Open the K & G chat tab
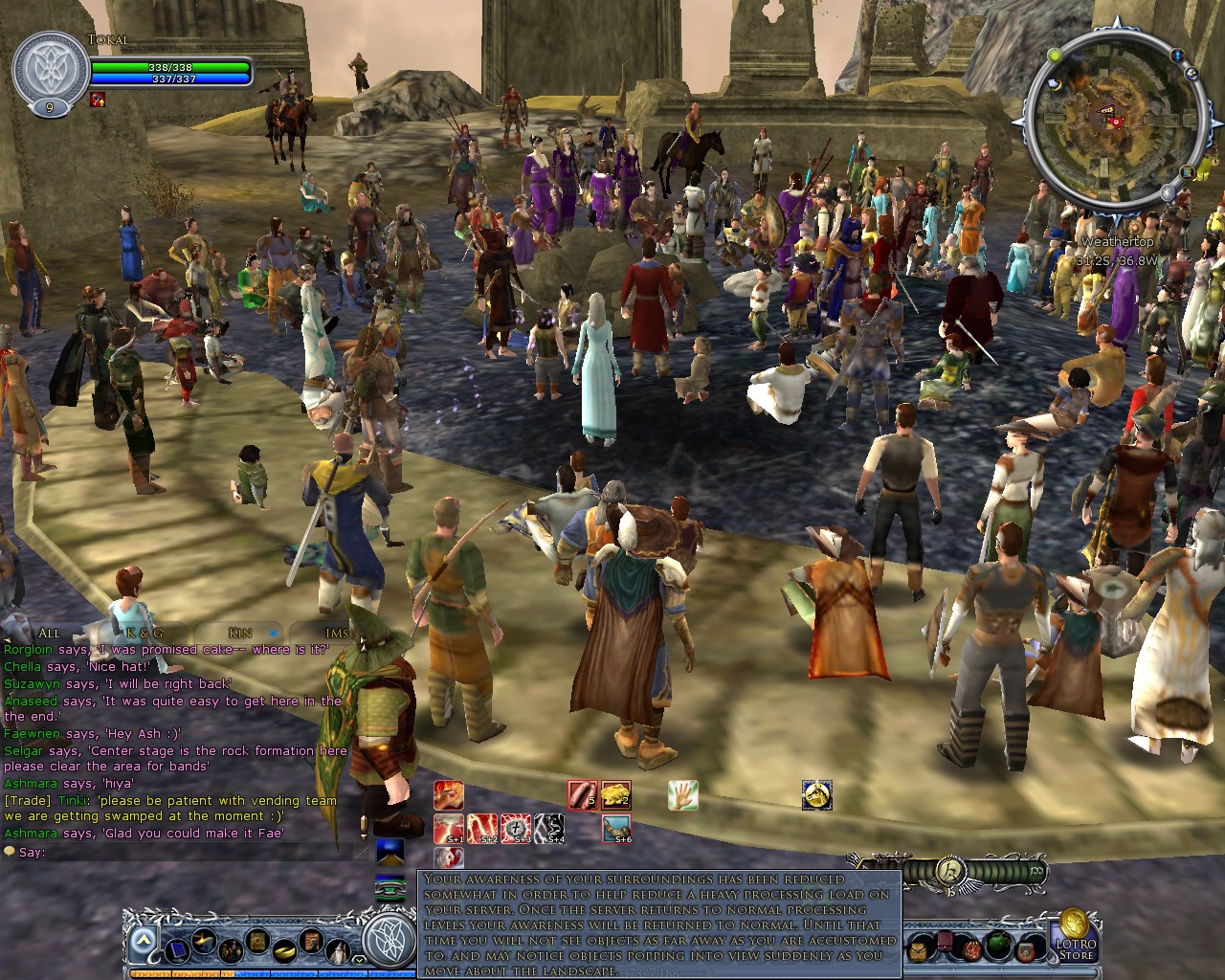 click(145, 634)
